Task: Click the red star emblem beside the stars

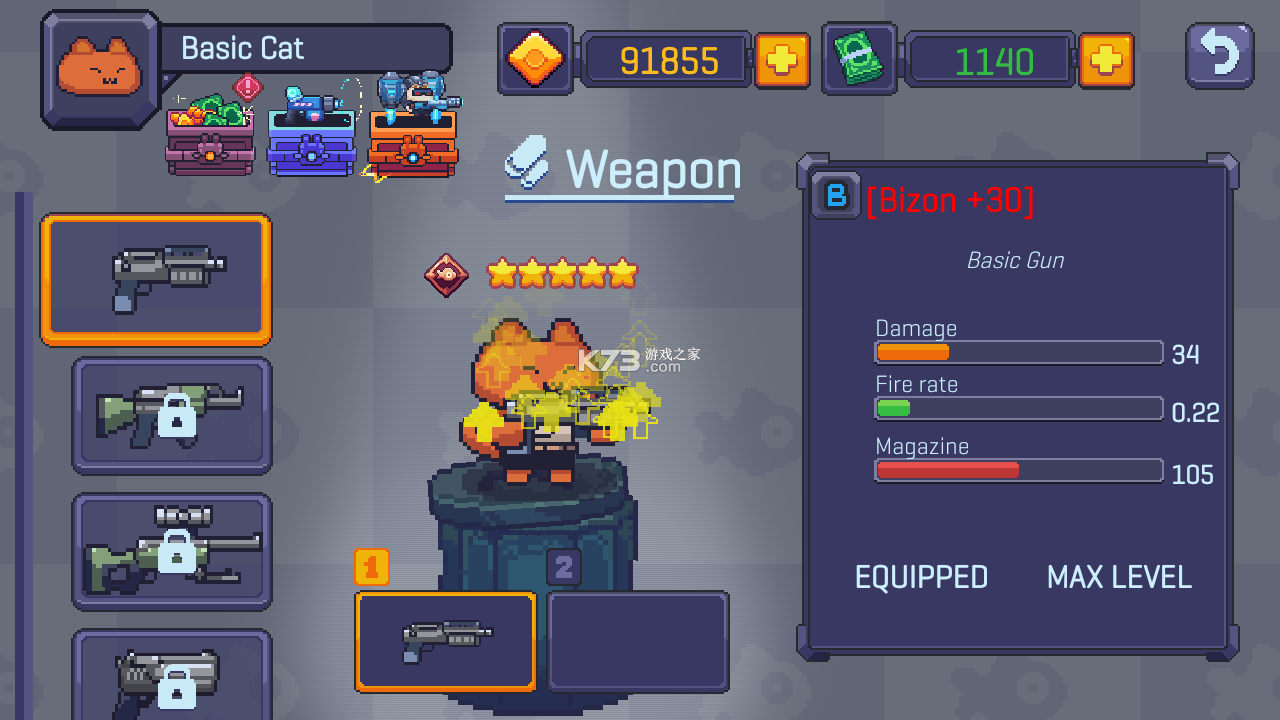Action: (x=447, y=274)
